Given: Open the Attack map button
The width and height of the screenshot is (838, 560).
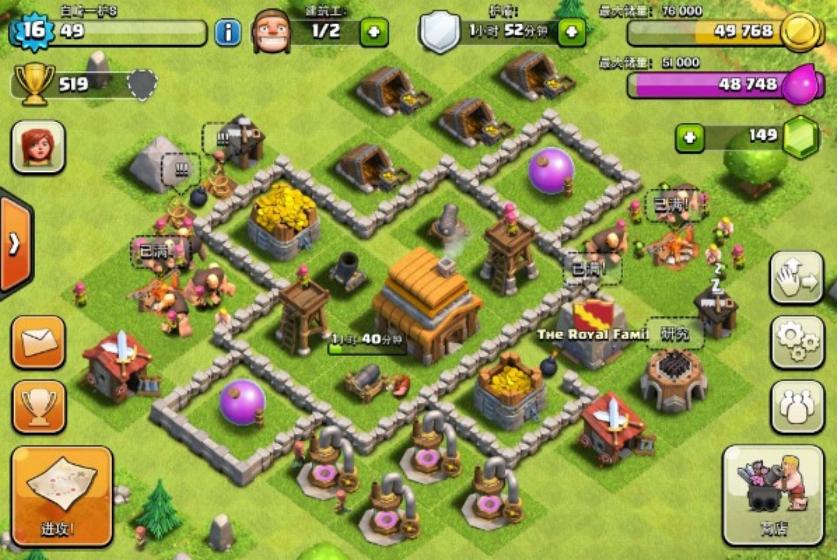Looking at the screenshot, I should click(x=62, y=495).
